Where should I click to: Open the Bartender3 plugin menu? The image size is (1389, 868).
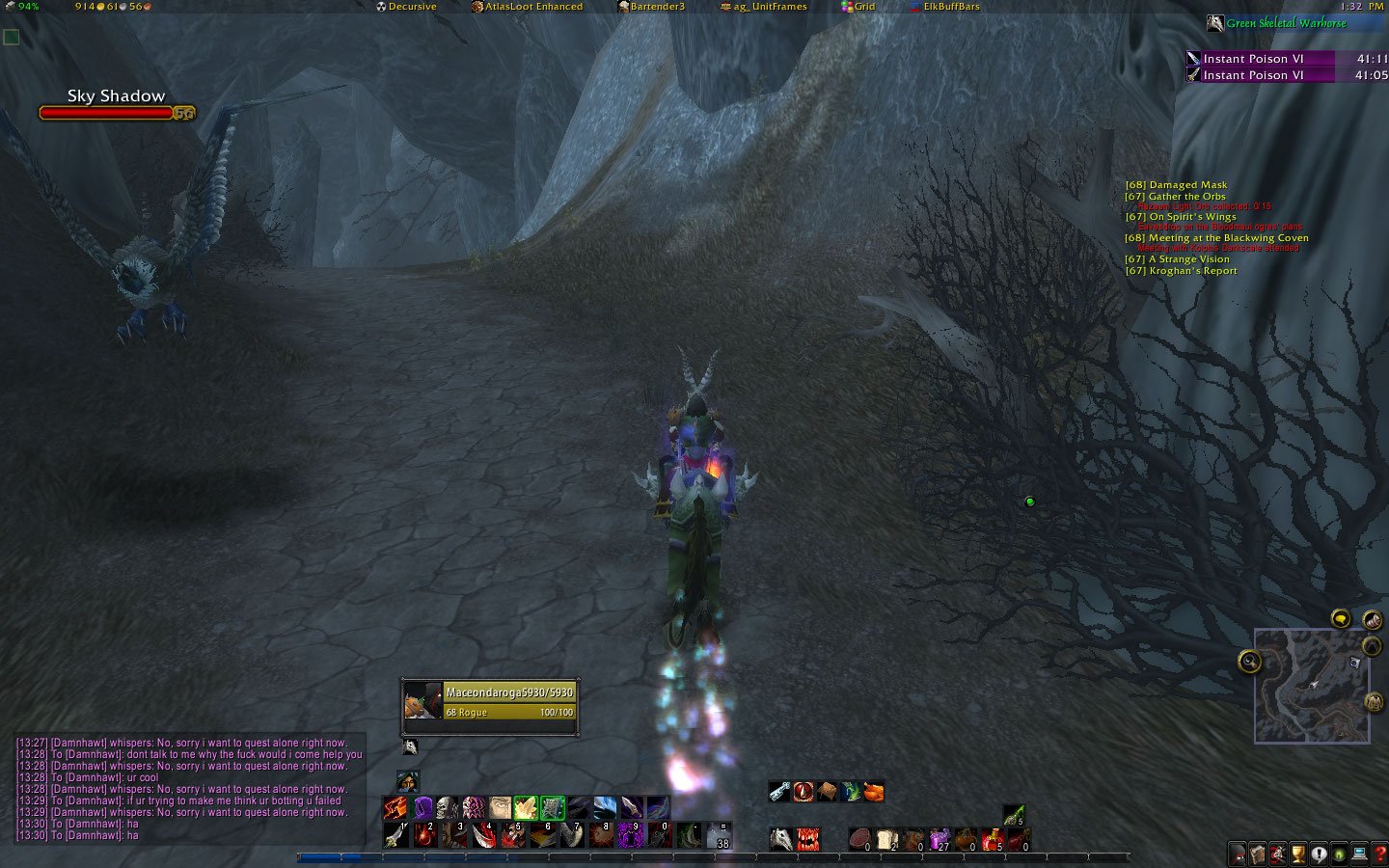(651, 6)
